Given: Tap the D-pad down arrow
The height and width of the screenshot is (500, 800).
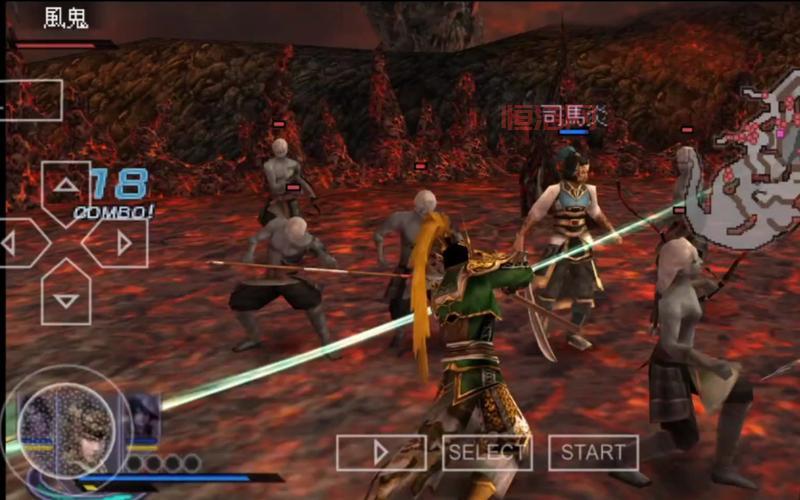Looking at the screenshot, I should click(66, 296).
